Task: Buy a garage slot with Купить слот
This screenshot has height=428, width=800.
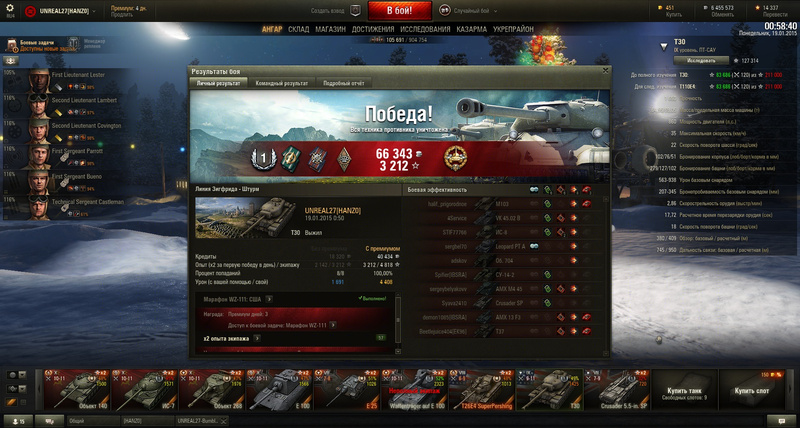Action: pos(750,389)
